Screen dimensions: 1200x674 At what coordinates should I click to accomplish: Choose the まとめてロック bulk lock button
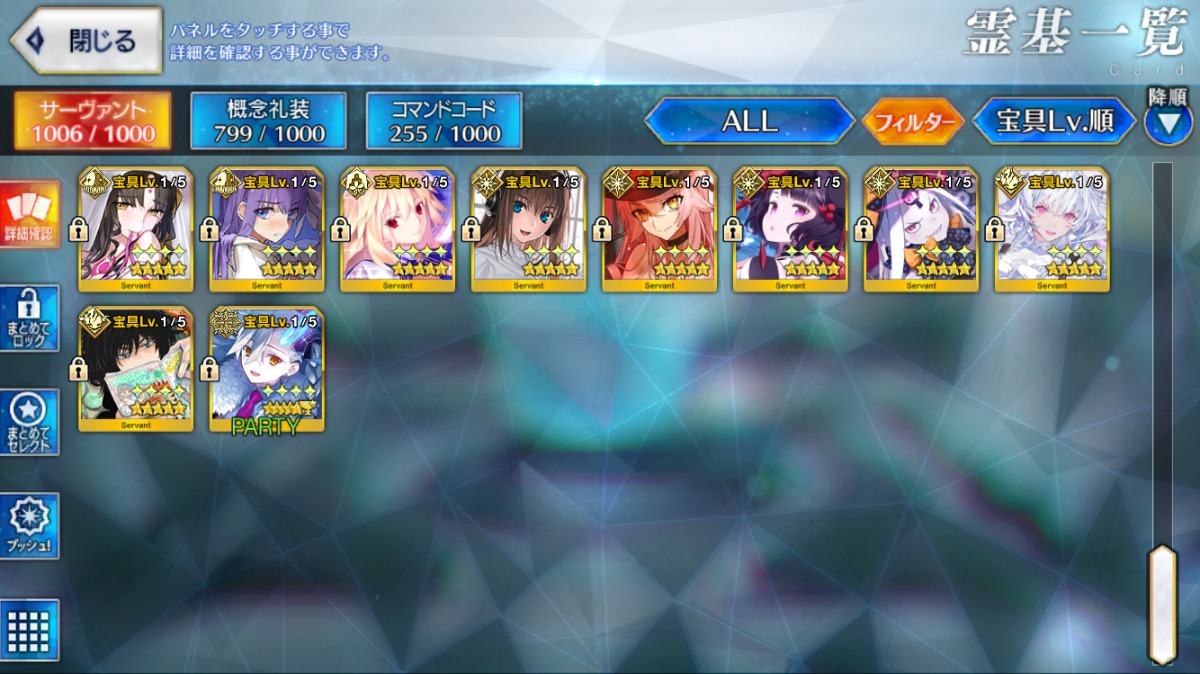[31, 318]
